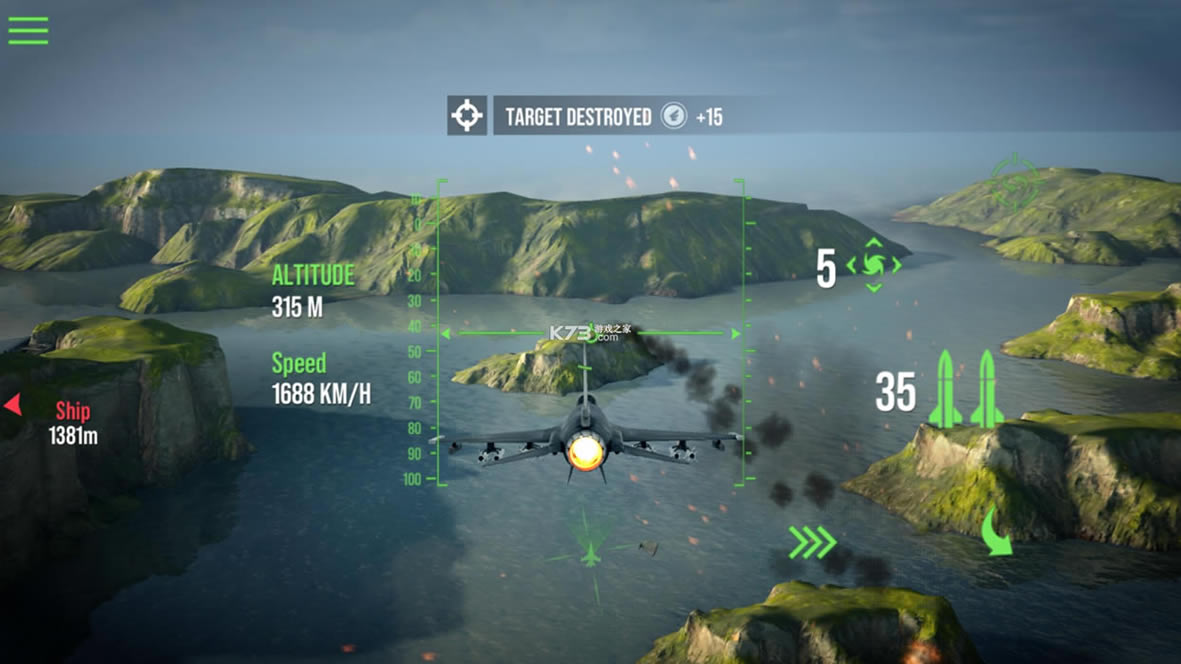Tap the green aircraft radar icon

tap(591, 551)
